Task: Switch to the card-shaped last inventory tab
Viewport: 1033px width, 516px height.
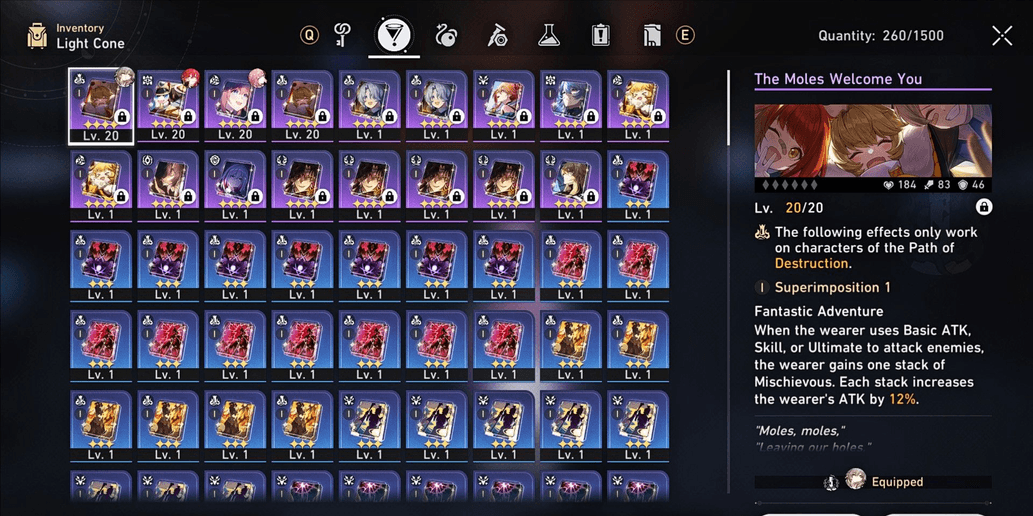Action: 651,36
